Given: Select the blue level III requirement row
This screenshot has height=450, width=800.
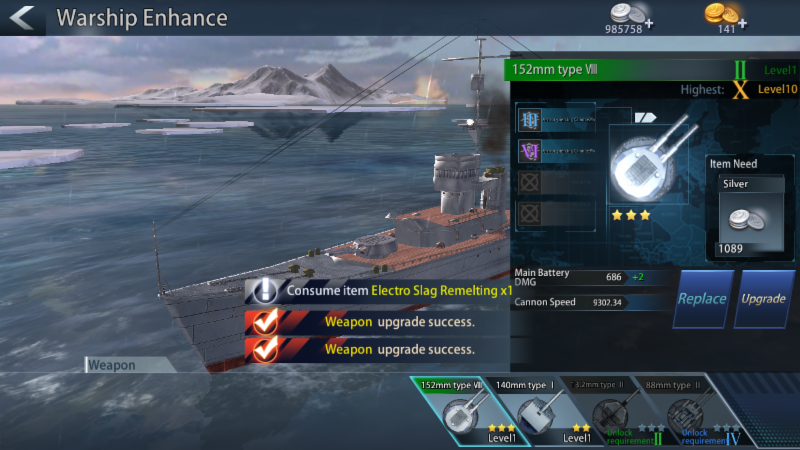Looking at the screenshot, I should [574, 120].
